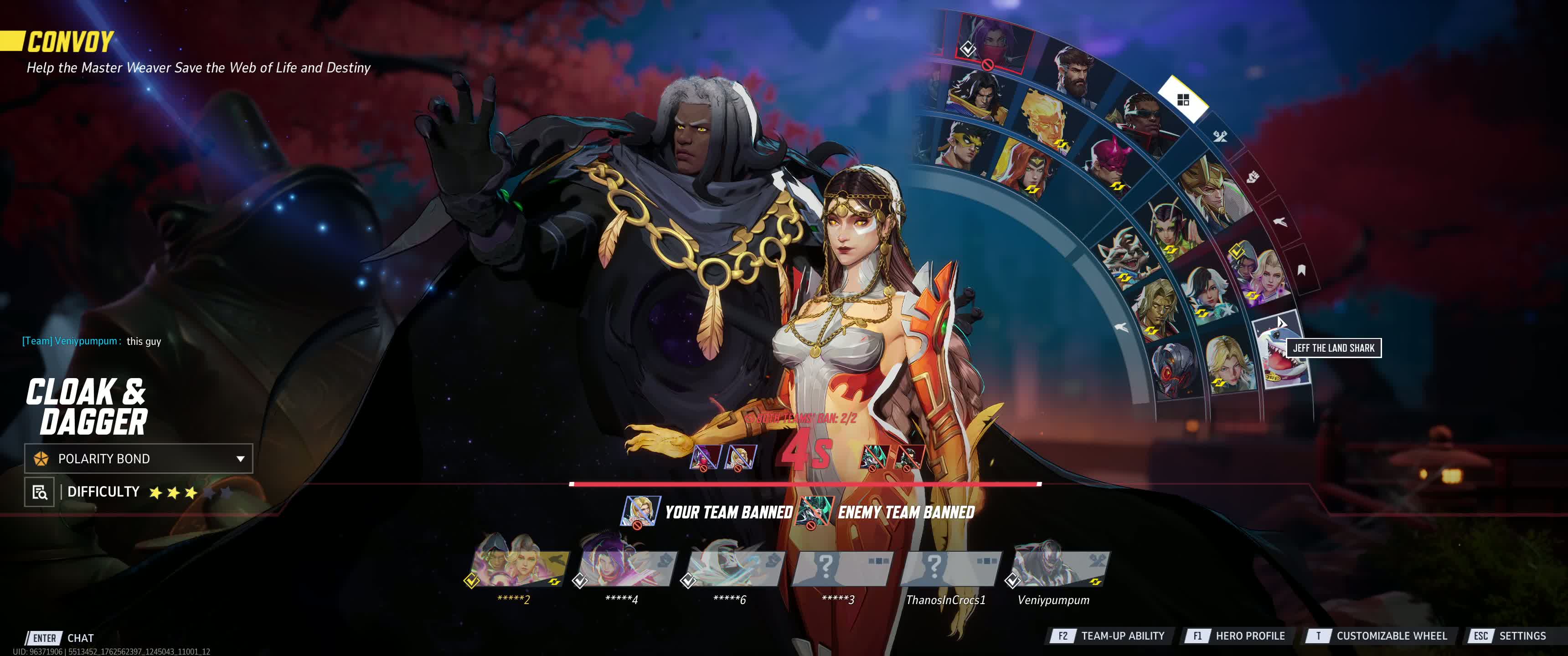The height and width of the screenshot is (656, 1568).
Task: Show all heroes with the grid tab
Action: click(1183, 100)
